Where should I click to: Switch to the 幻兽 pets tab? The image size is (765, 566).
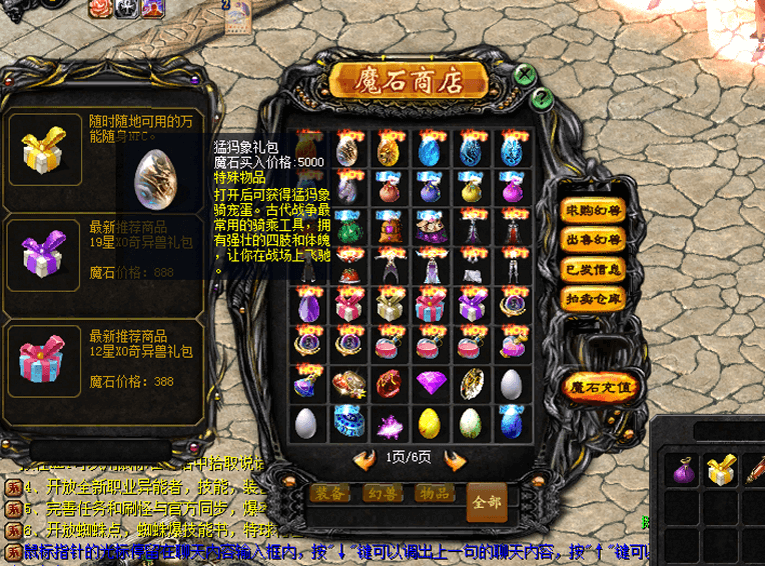click(x=384, y=493)
